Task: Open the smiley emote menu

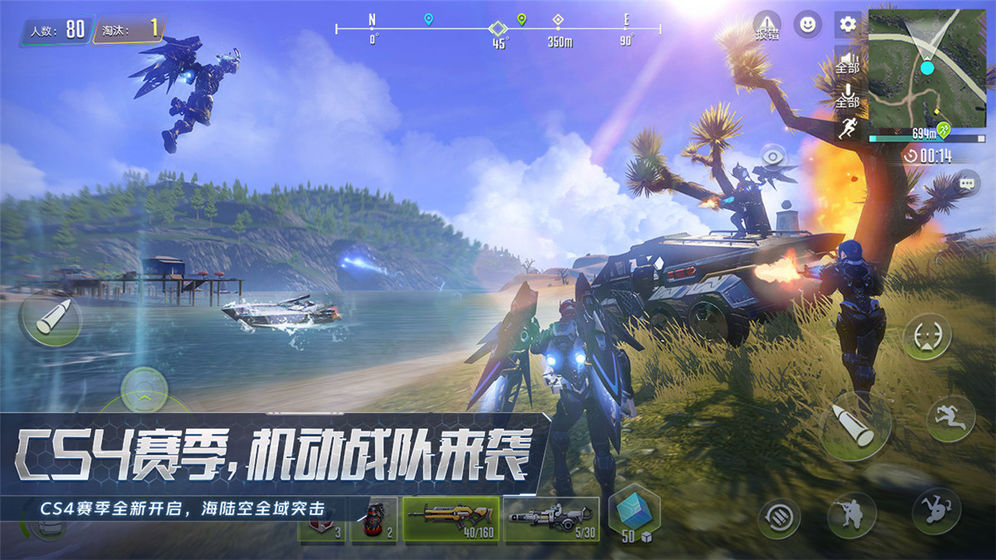Action: (x=807, y=24)
